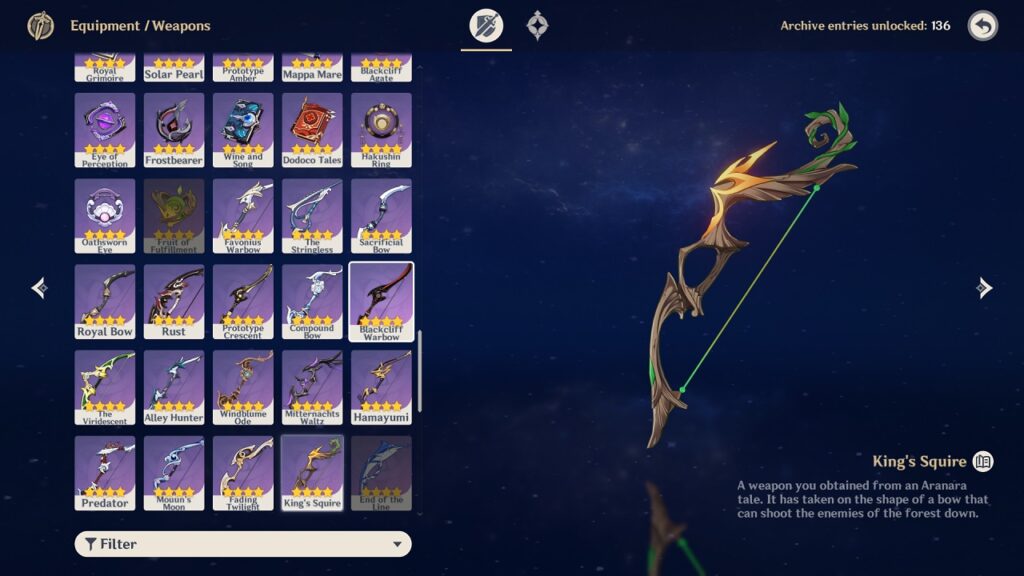Open the Filter dropdown
This screenshot has width=1024, height=576.
click(243, 544)
